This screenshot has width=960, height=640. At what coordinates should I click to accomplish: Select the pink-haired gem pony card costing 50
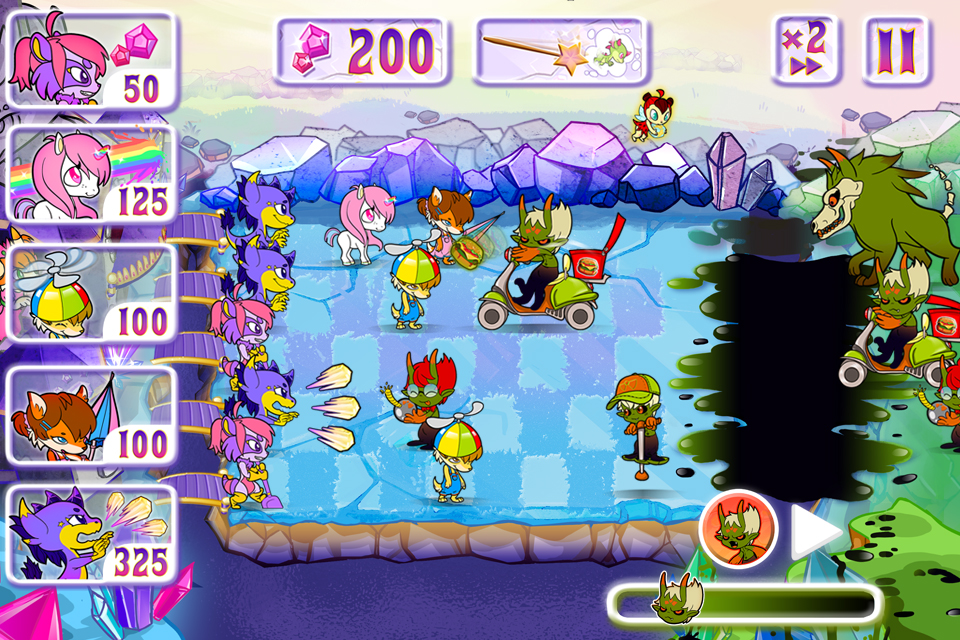click(x=91, y=59)
